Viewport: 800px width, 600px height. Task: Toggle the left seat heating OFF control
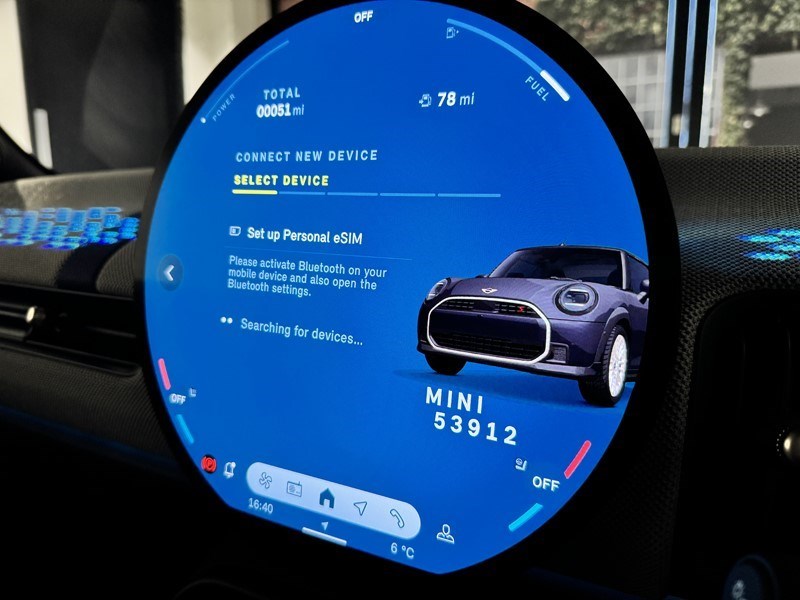coord(179,398)
